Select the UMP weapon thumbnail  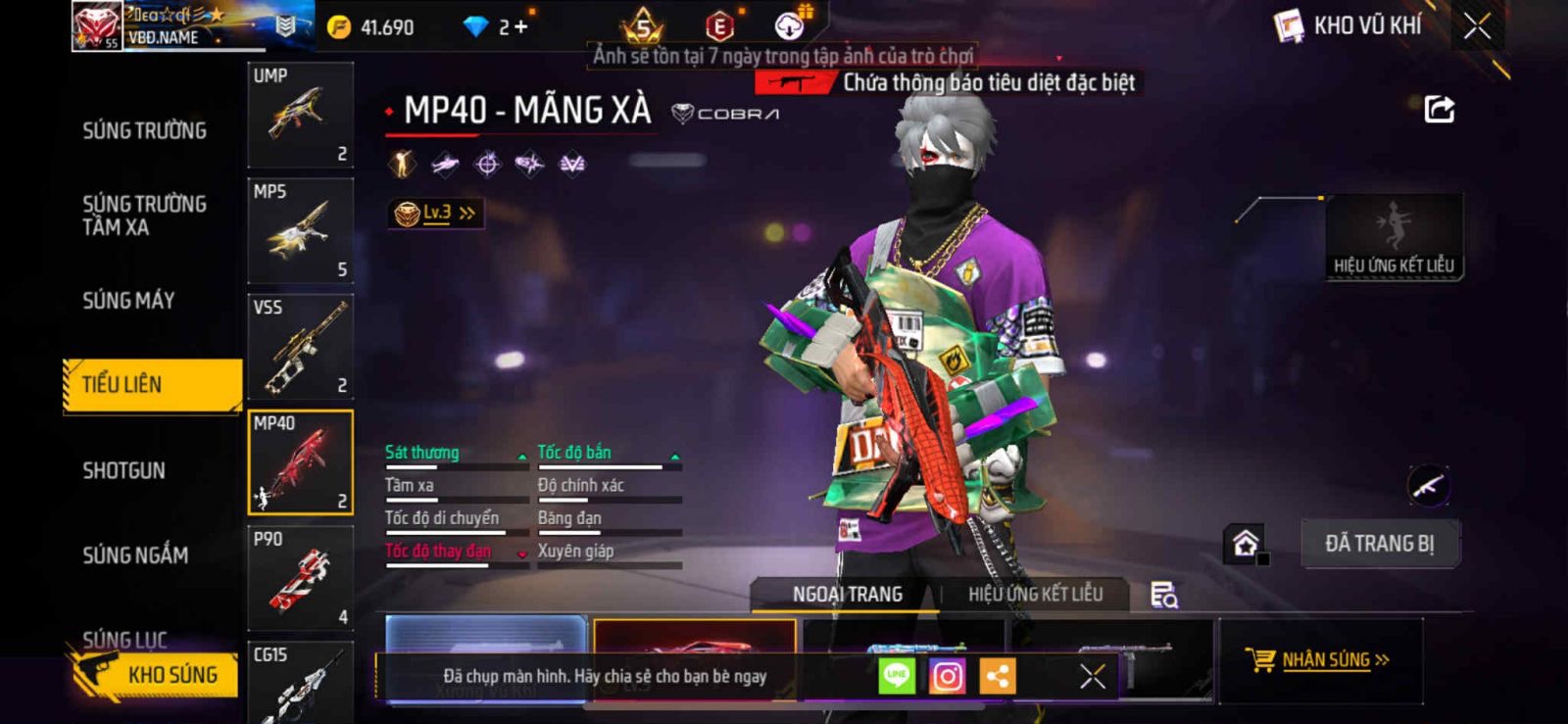(300, 116)
